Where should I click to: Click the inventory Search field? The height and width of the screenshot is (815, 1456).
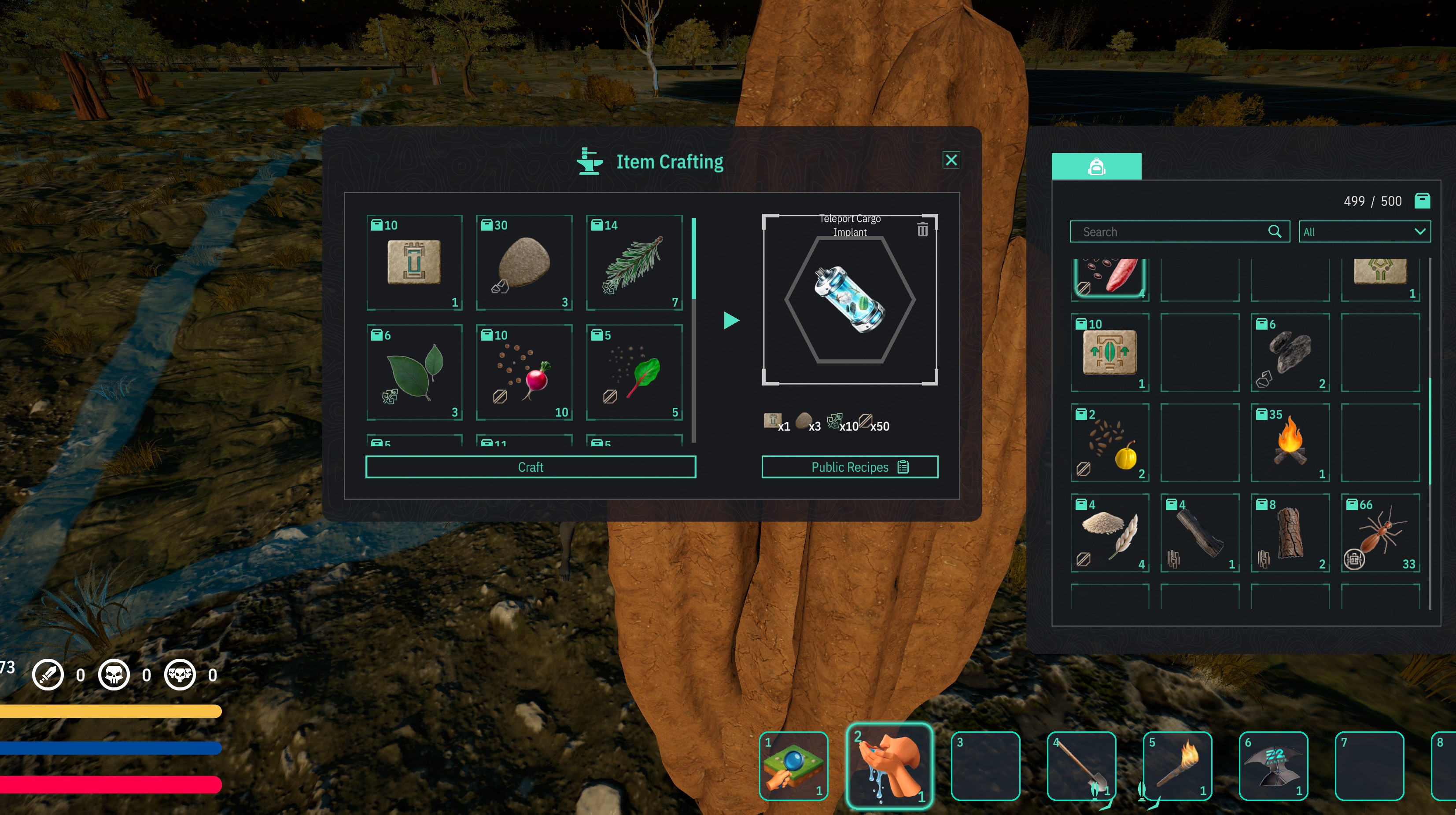(x=1173, y=231)
